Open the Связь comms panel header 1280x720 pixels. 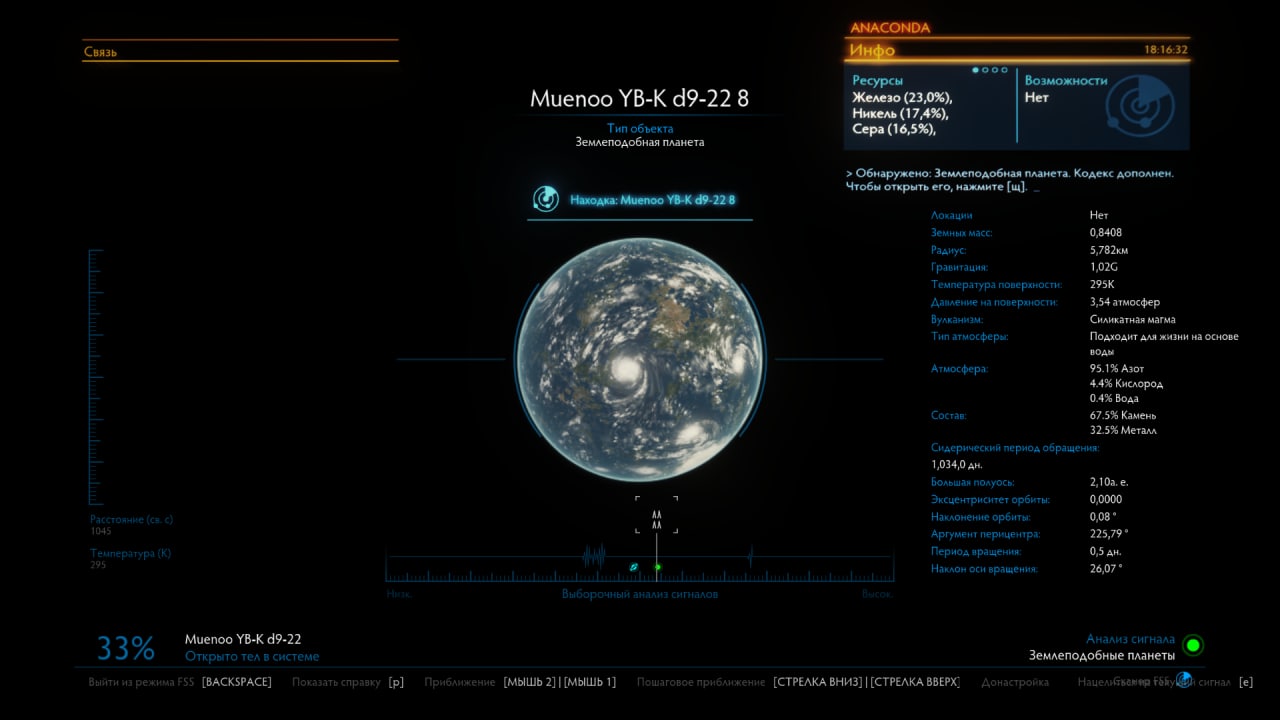click(100, 52)
